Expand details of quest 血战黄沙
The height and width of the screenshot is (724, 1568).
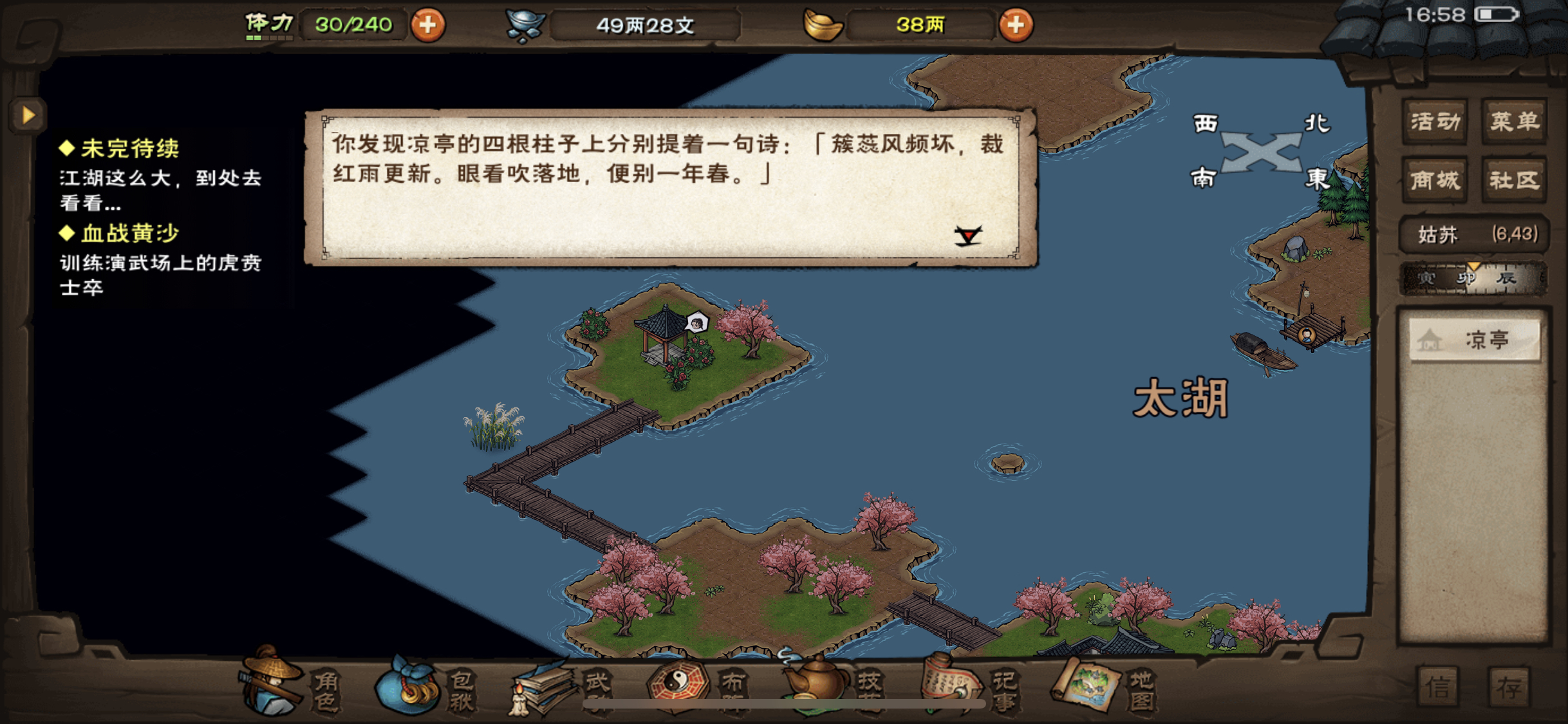129,233
